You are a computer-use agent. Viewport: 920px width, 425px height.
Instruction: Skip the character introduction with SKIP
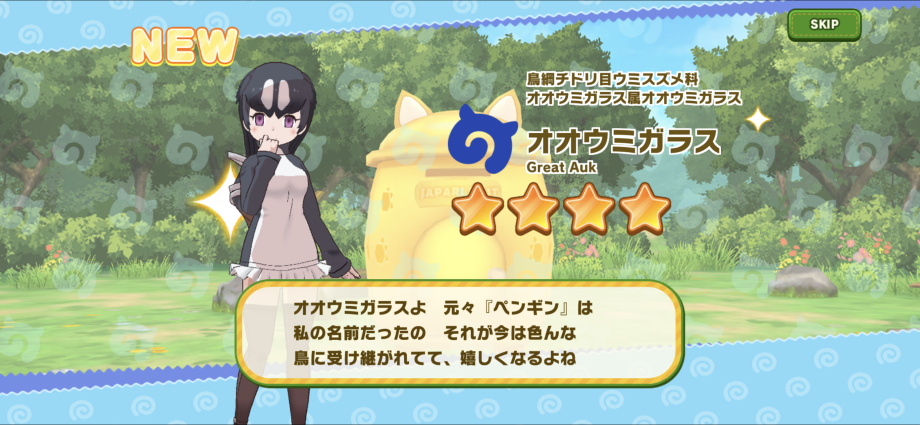(x=823, y=25)
